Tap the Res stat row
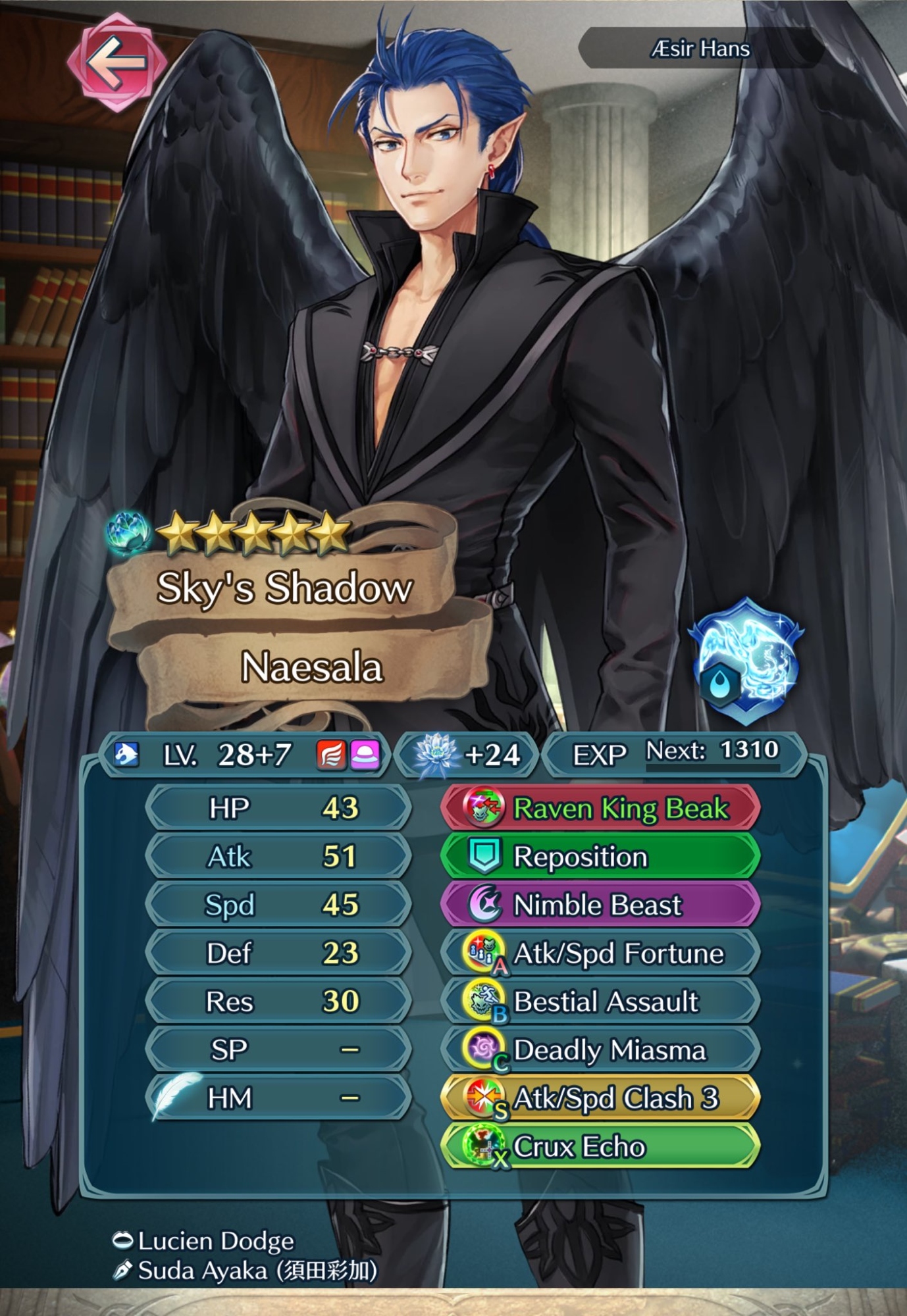 (278, 1001)
